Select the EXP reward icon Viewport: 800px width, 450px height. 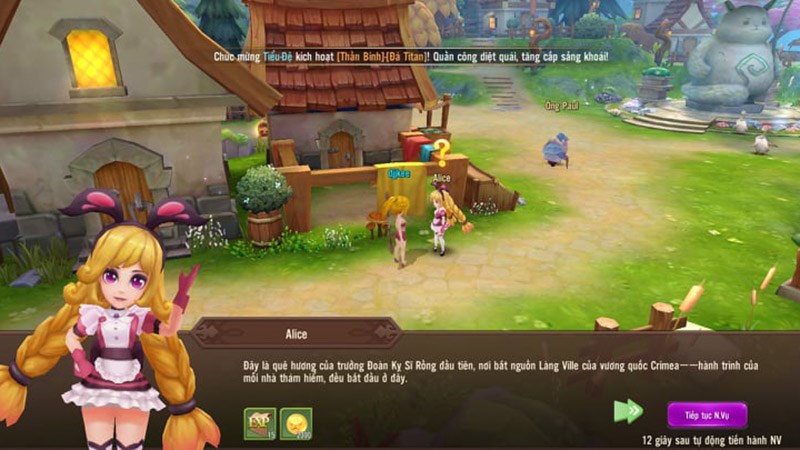pos(259,424)
